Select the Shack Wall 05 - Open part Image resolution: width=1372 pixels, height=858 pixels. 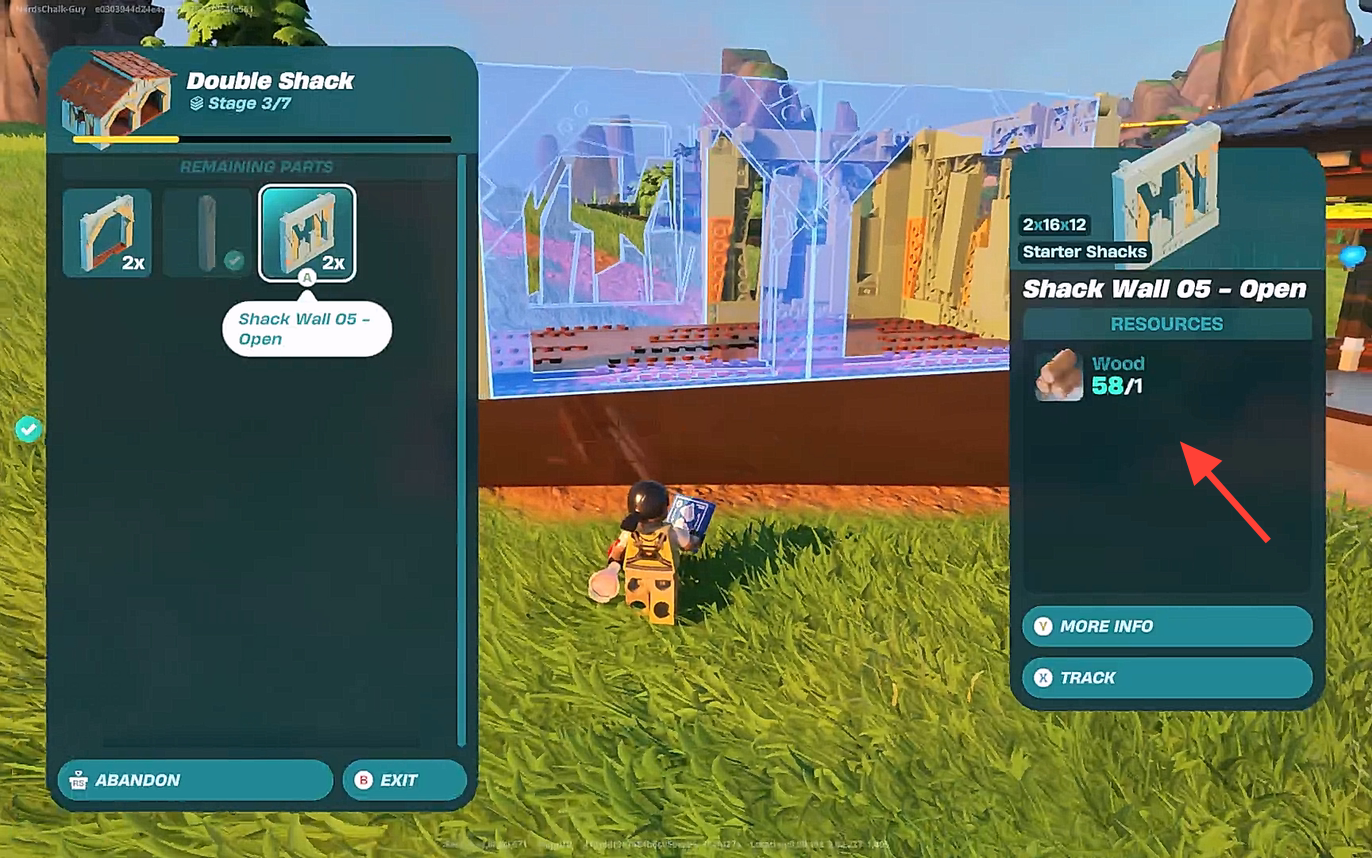(307, 233)
